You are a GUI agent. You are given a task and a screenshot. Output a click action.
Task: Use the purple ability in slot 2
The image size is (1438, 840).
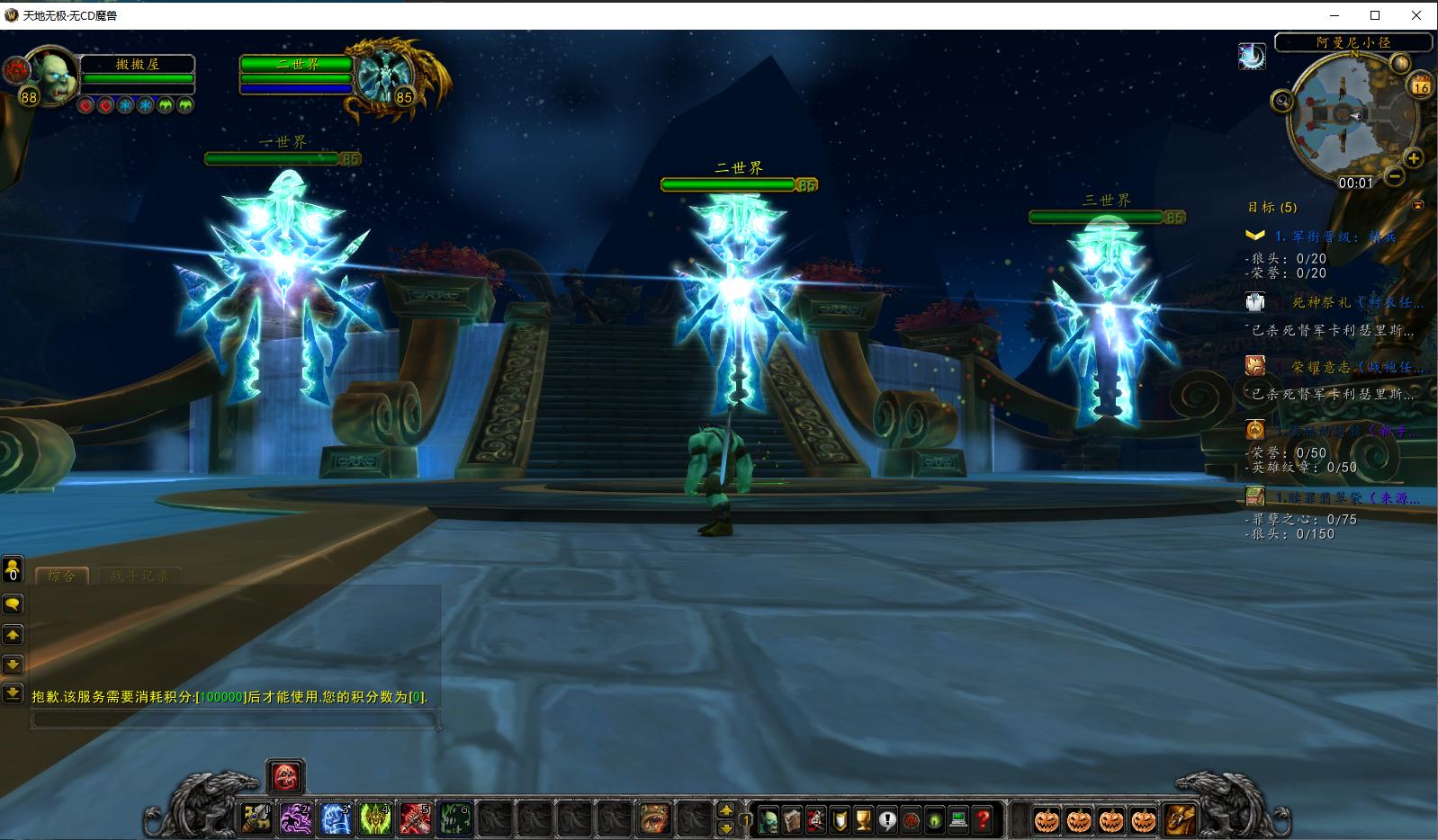(x=296, y=818)
